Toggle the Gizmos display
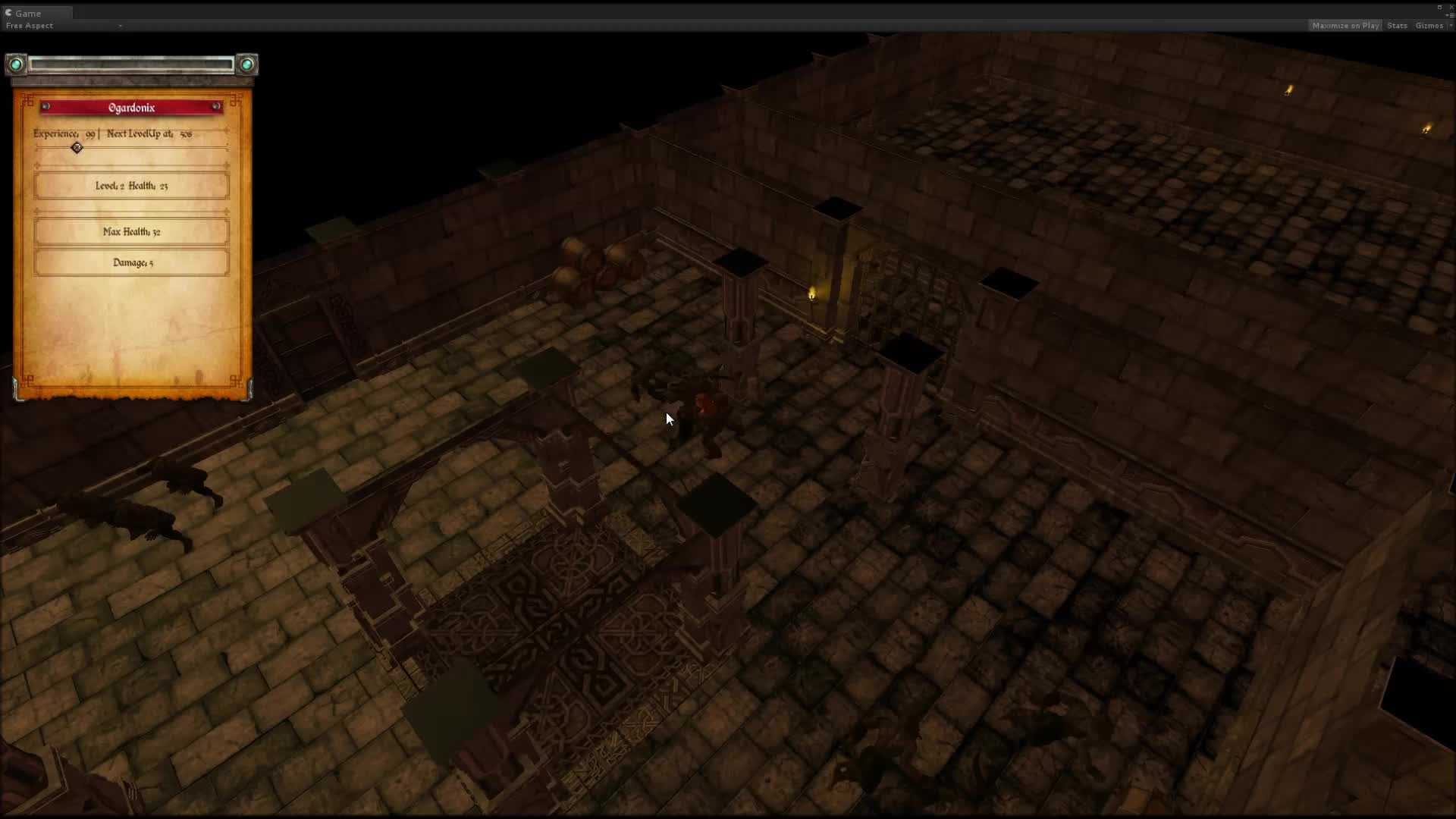 coord(1430,25)
